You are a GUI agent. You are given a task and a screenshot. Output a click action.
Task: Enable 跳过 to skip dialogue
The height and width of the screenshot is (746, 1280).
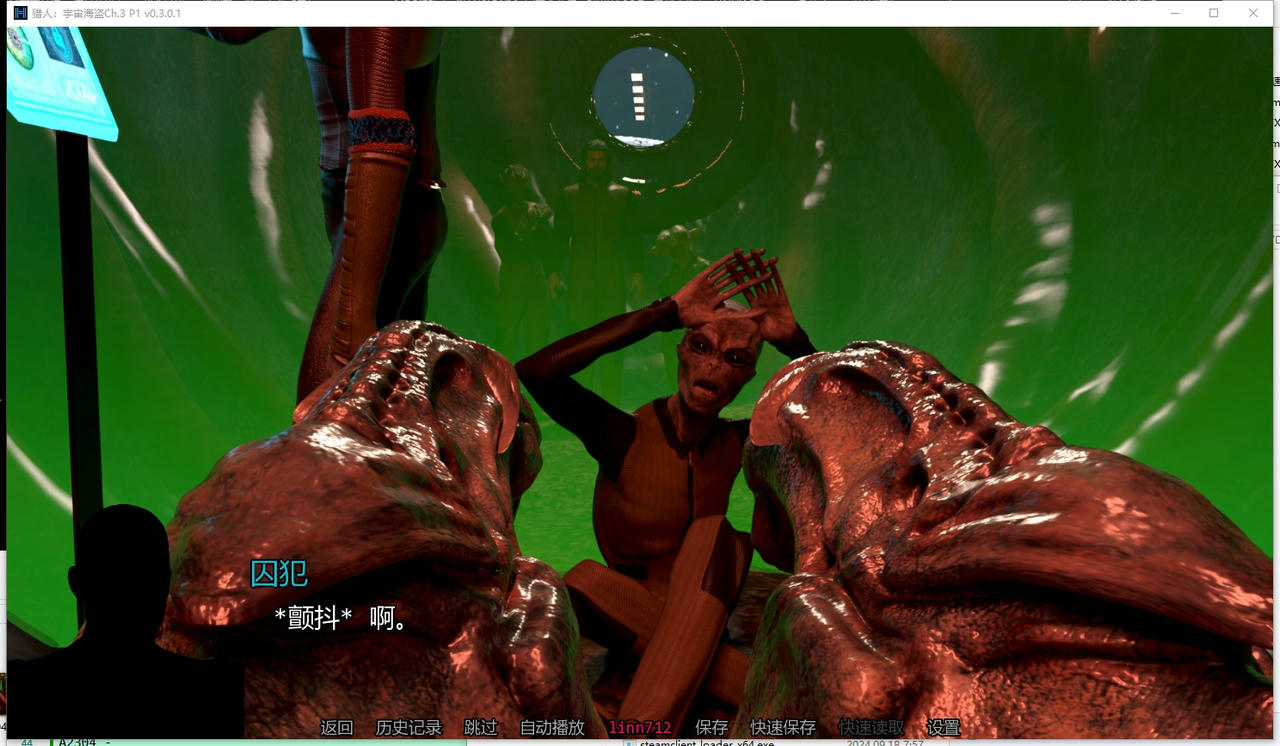coord(481,728)
